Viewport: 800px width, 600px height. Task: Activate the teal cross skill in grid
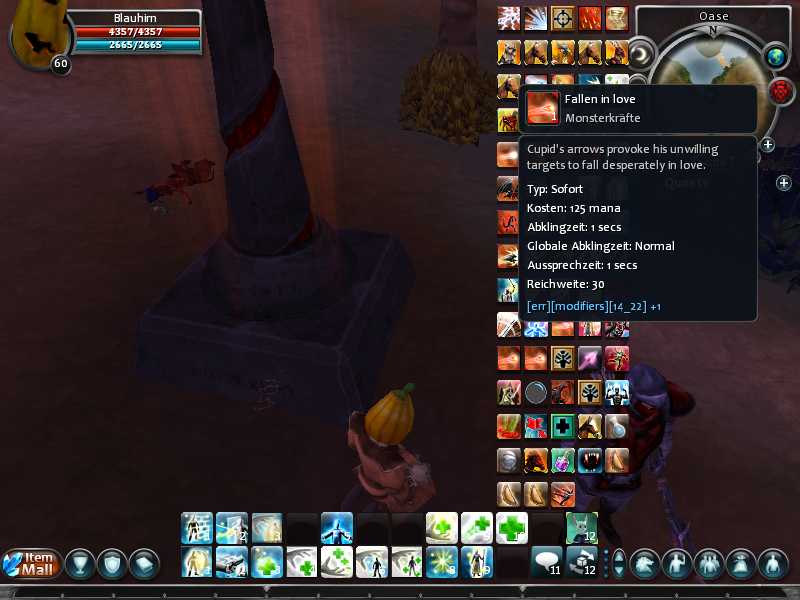click(563, 426)
